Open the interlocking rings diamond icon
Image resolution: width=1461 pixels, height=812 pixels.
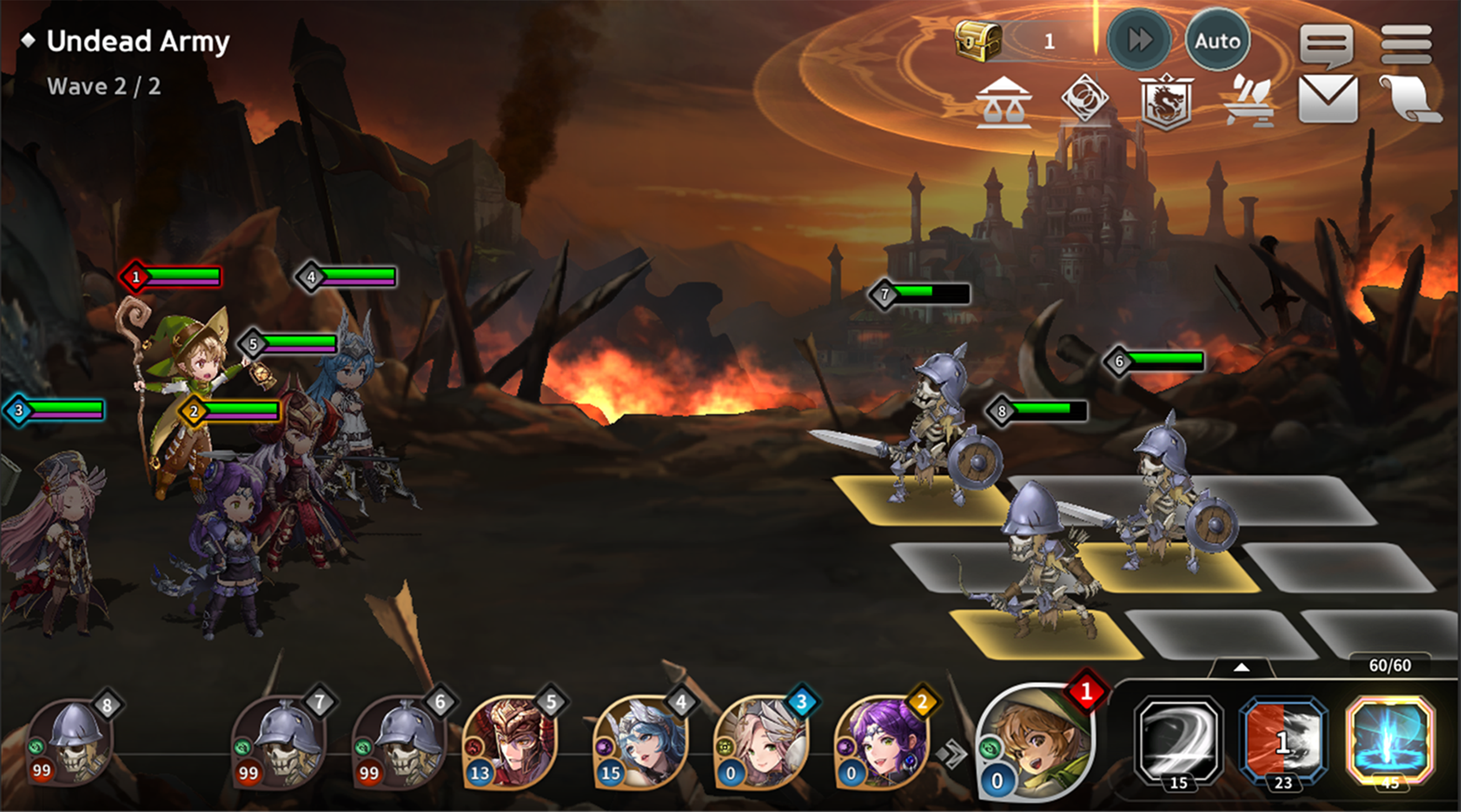(x=1084, y=99)
